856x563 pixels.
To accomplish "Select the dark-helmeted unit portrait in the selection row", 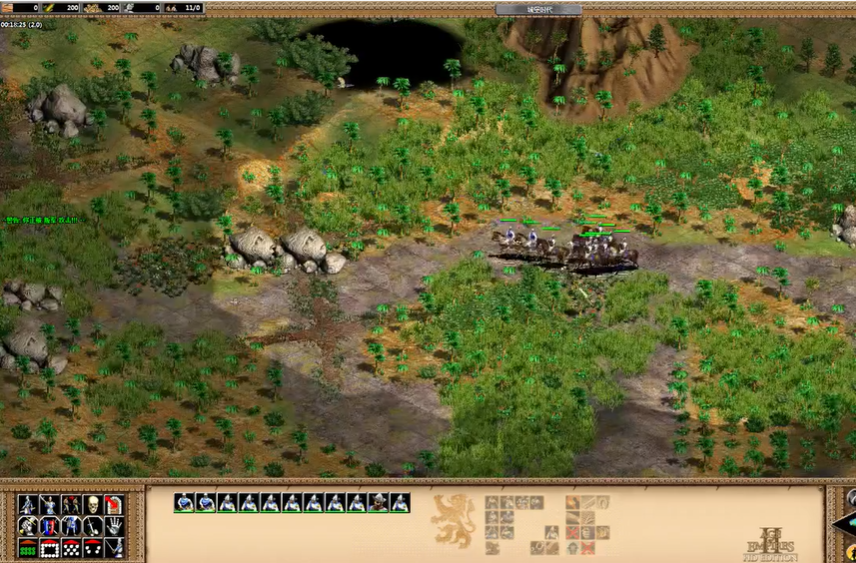I will coord(379,503).
